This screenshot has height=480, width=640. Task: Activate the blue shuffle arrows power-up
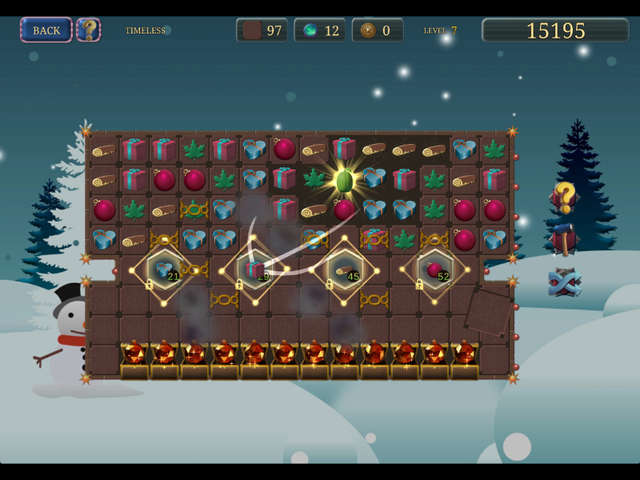coord(564,282)
